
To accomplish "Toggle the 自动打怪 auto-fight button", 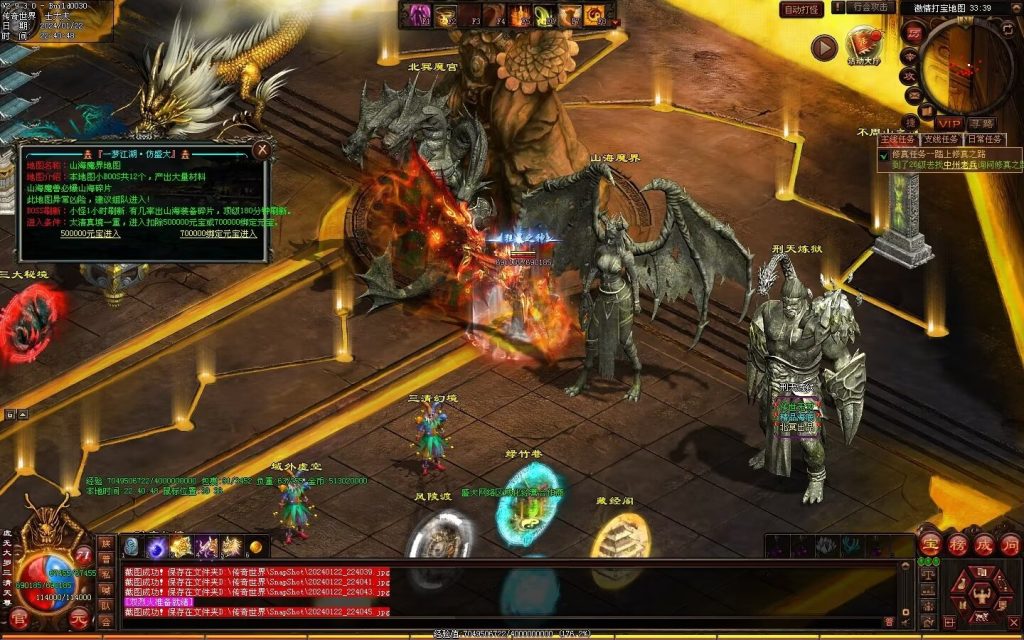I will coord(802,9).
